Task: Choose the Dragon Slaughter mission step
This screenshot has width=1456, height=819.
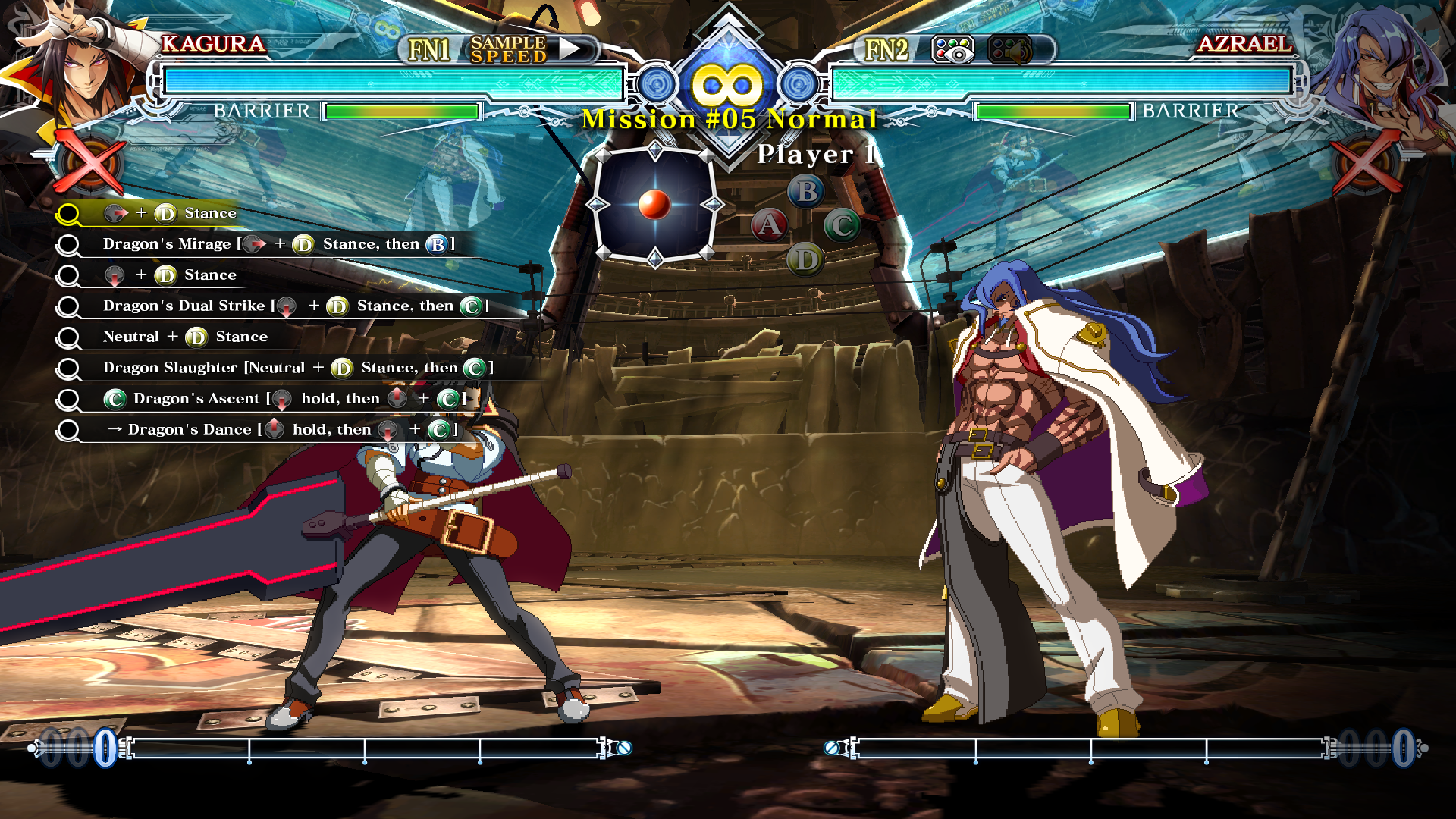Action: [x=297, y=368]
